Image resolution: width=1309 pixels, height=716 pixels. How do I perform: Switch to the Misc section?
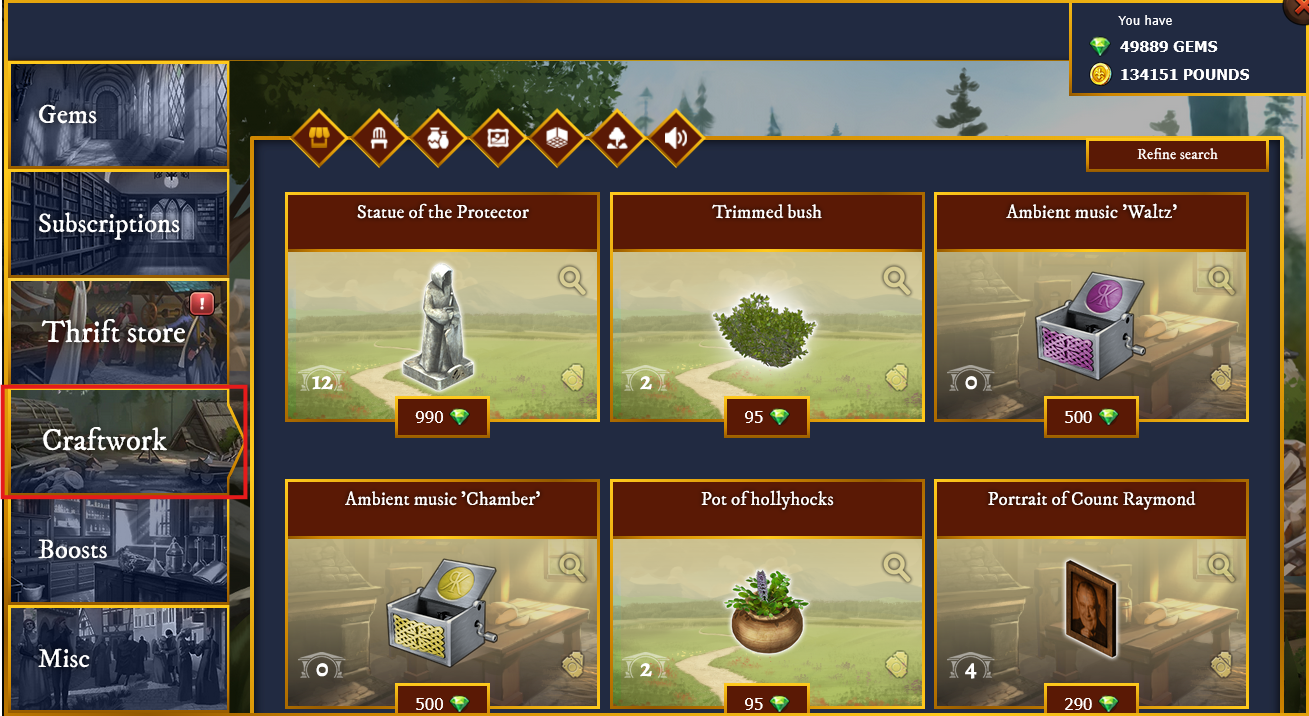pos(119,658)
